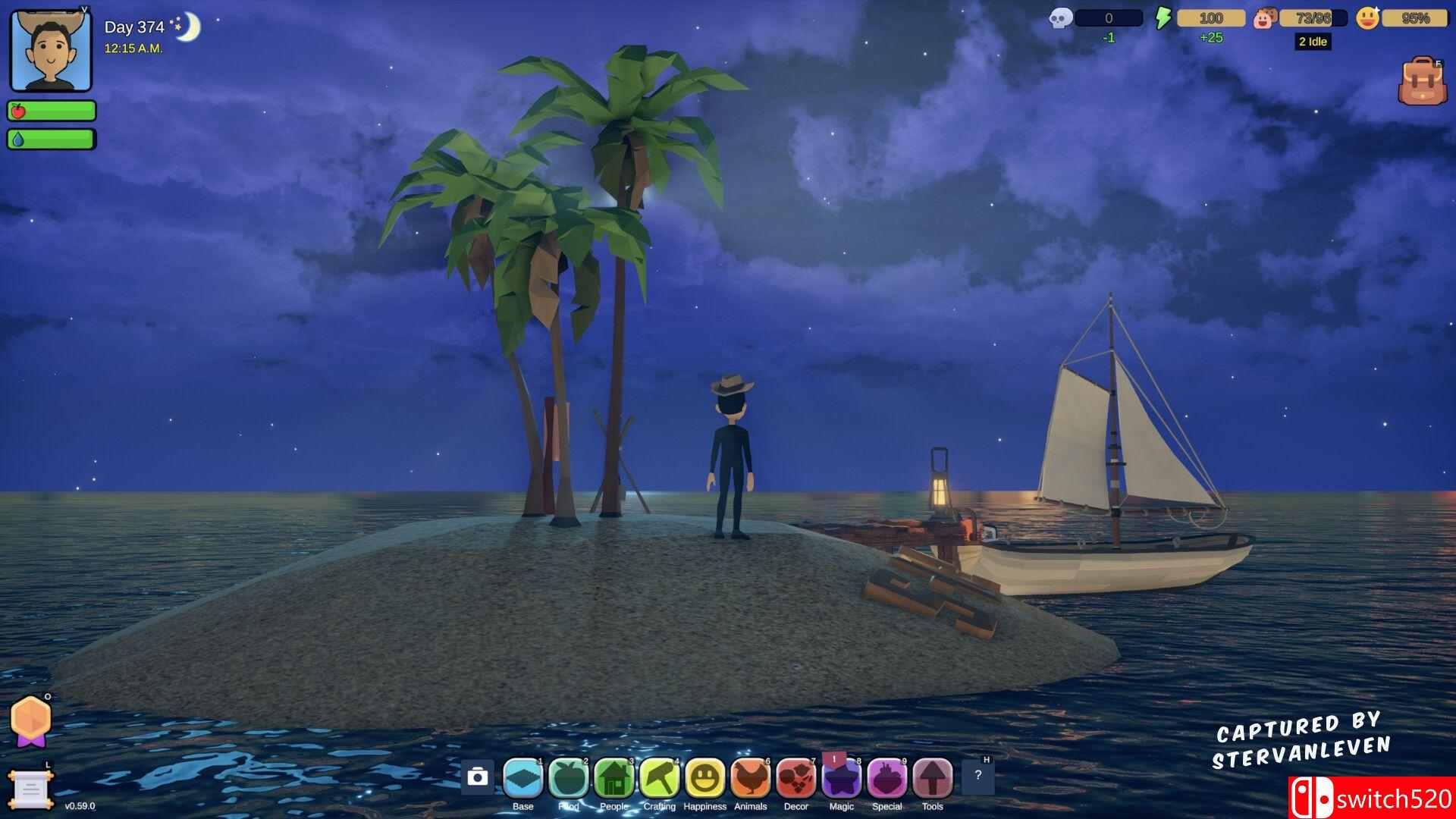Open the Base build category
The image size is (1456, 819).
tap(523, 778)
